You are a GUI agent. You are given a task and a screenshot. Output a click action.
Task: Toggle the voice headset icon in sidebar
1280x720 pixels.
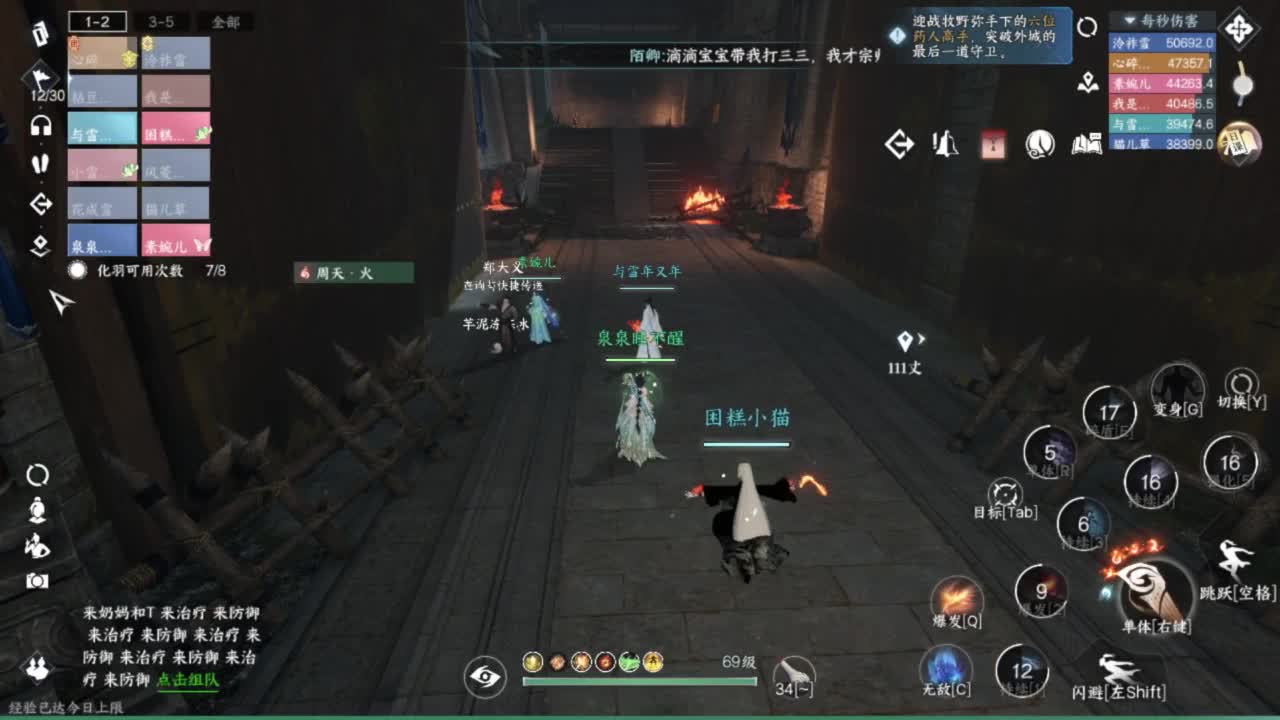point(42,127)
